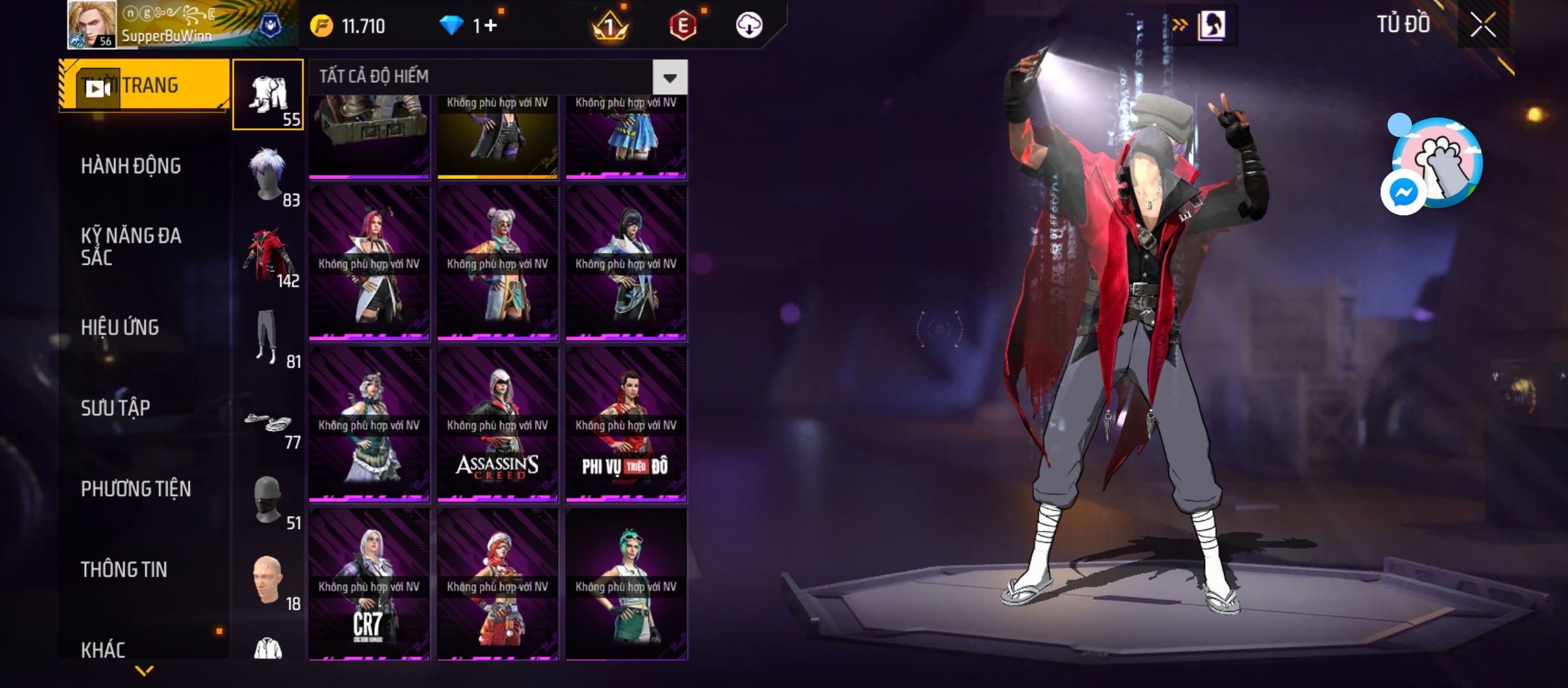
Task: Switch to the Khác tab
Action: [x=103, y=649]
